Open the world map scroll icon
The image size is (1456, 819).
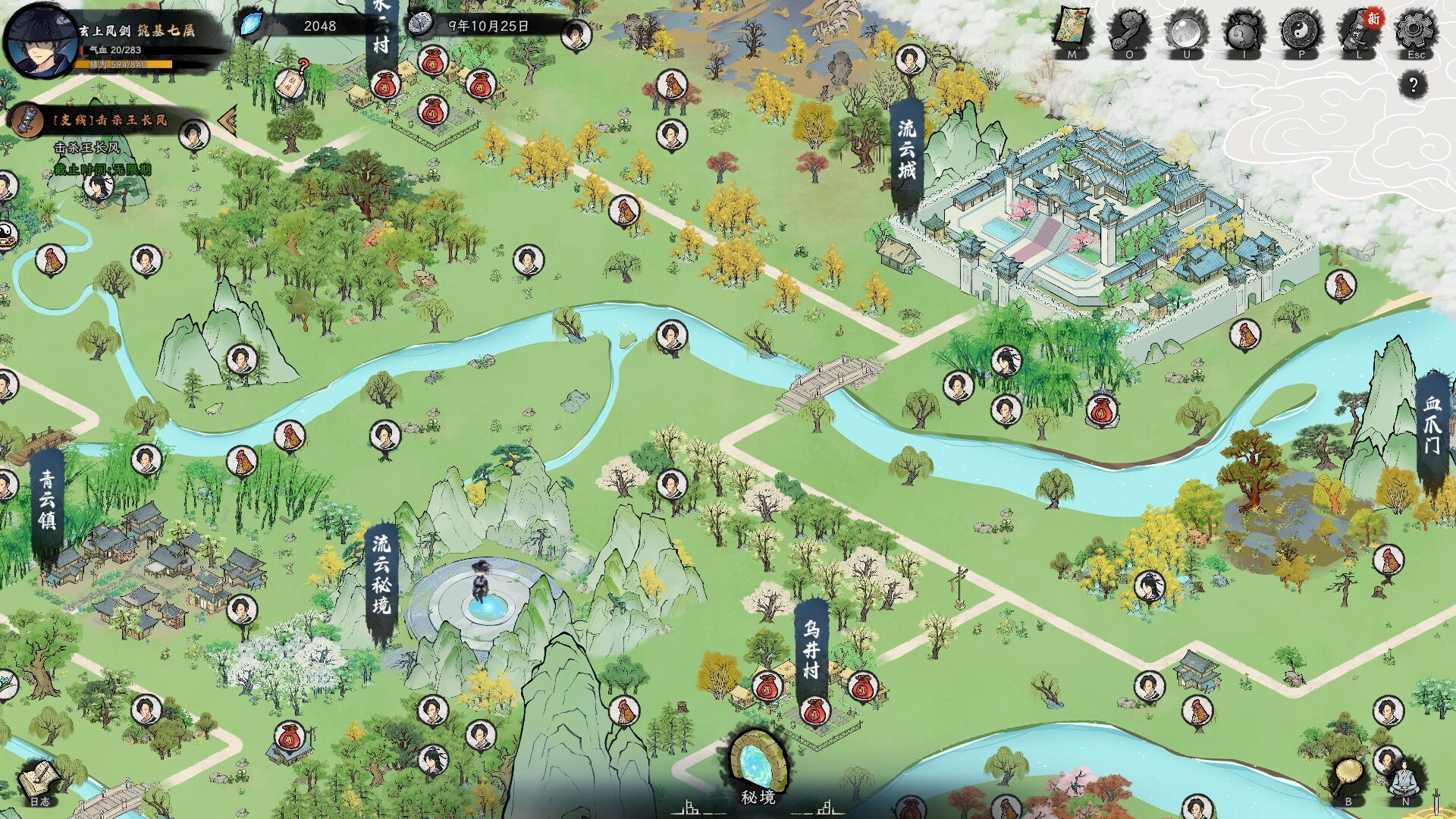click(1072, 32)
